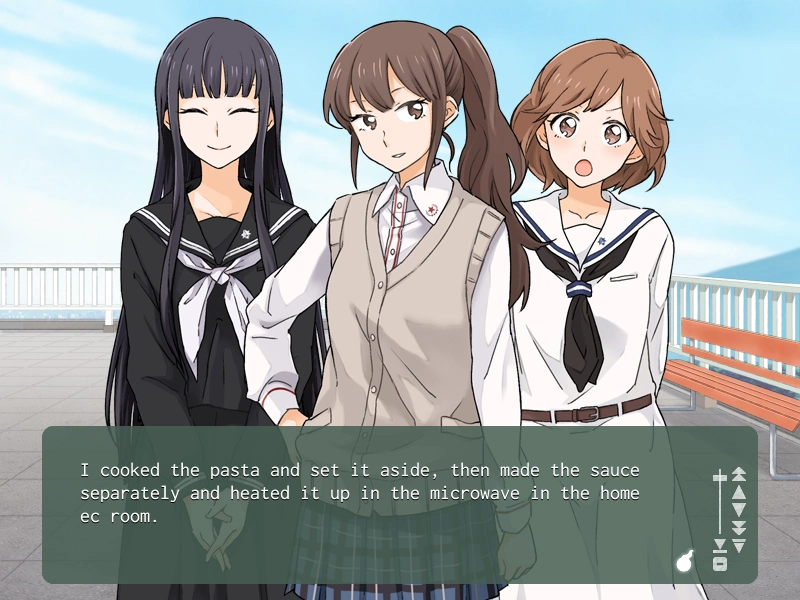800x600 pixels.
Task: Click the down-arrow with a bar above
Action: click(739, 545)
